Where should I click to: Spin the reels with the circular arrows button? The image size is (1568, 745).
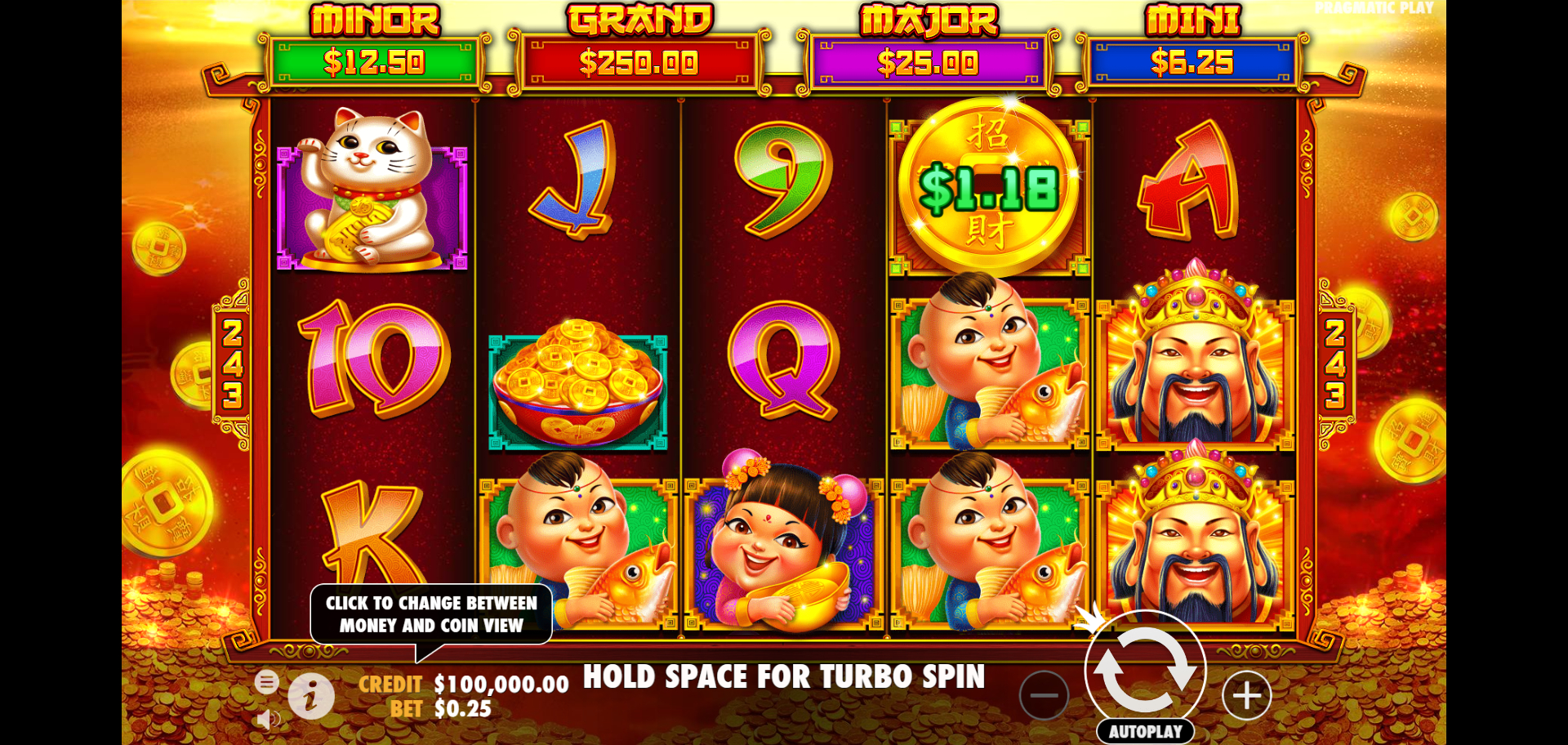pyautogui.click(x=1145, y=669)
